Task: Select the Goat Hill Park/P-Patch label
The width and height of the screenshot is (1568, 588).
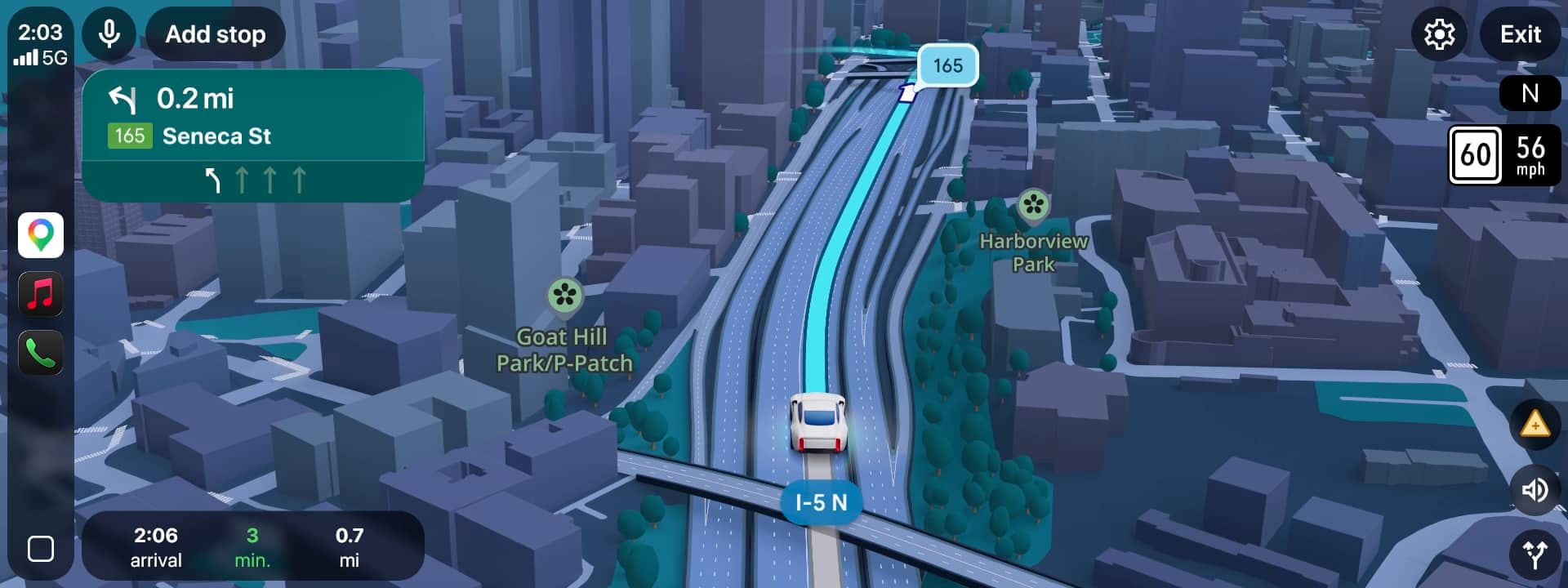Action: tap(564, 350)
